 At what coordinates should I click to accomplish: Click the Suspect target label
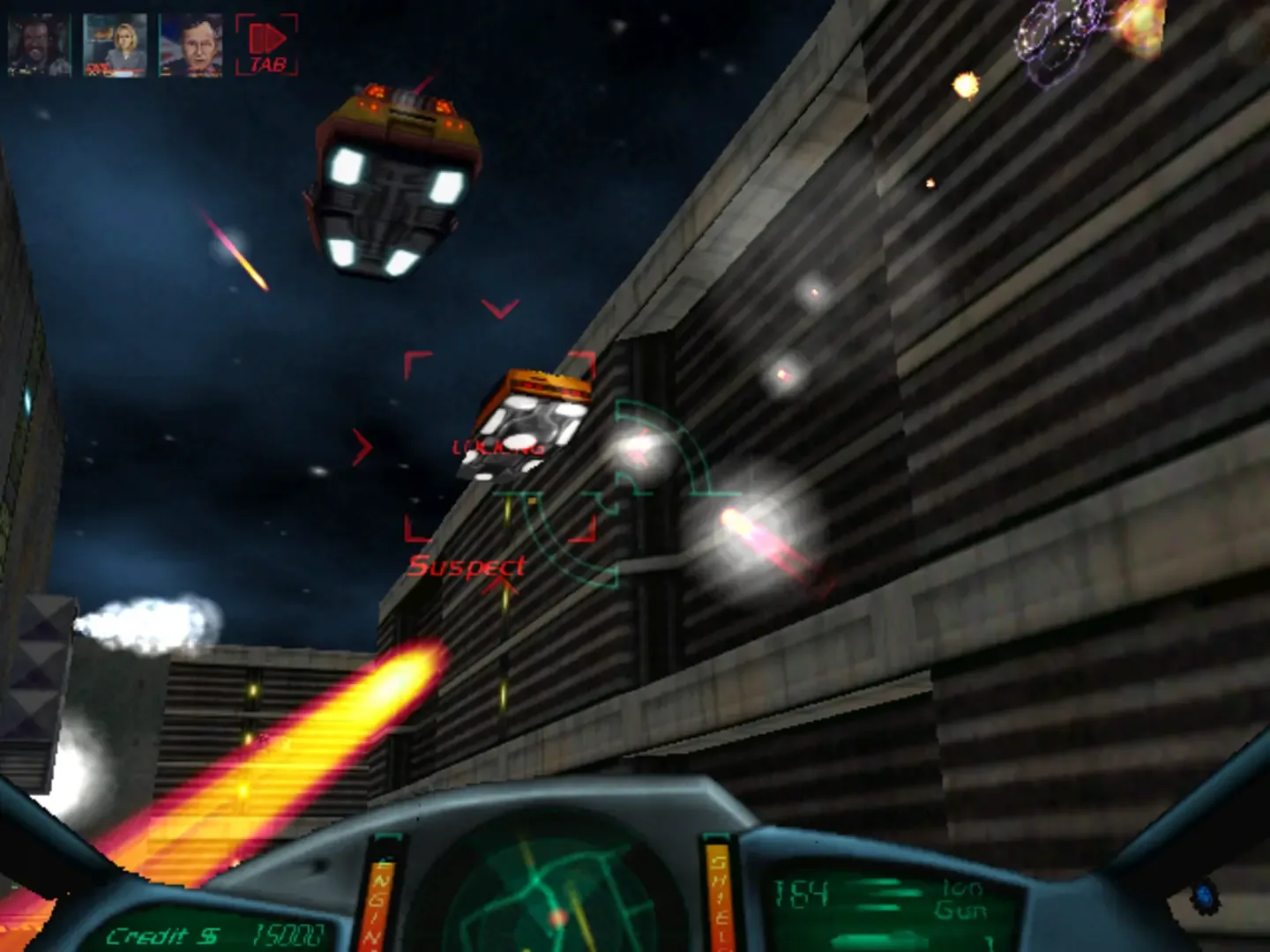point(467,564)
